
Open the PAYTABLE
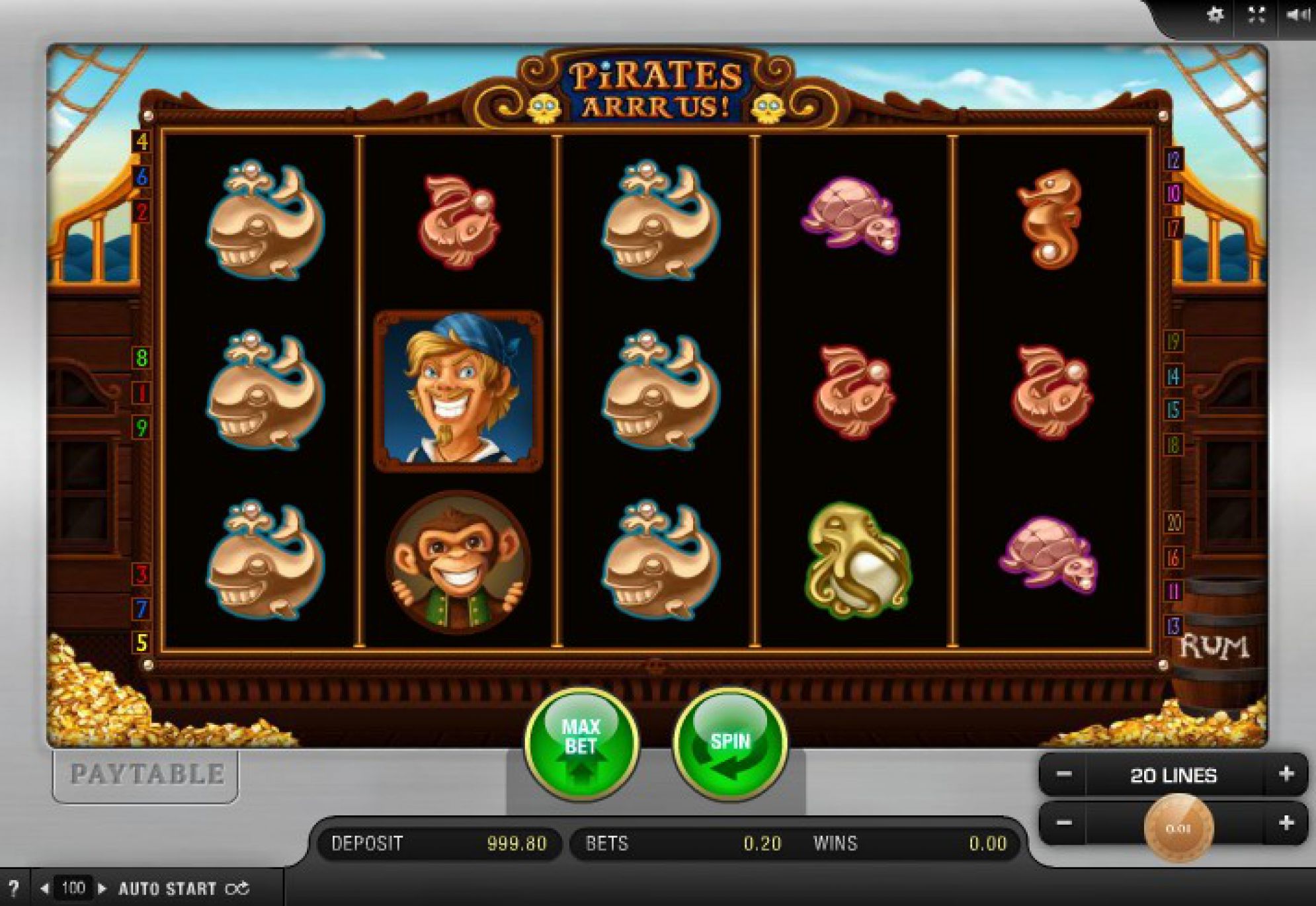[145, 774]
